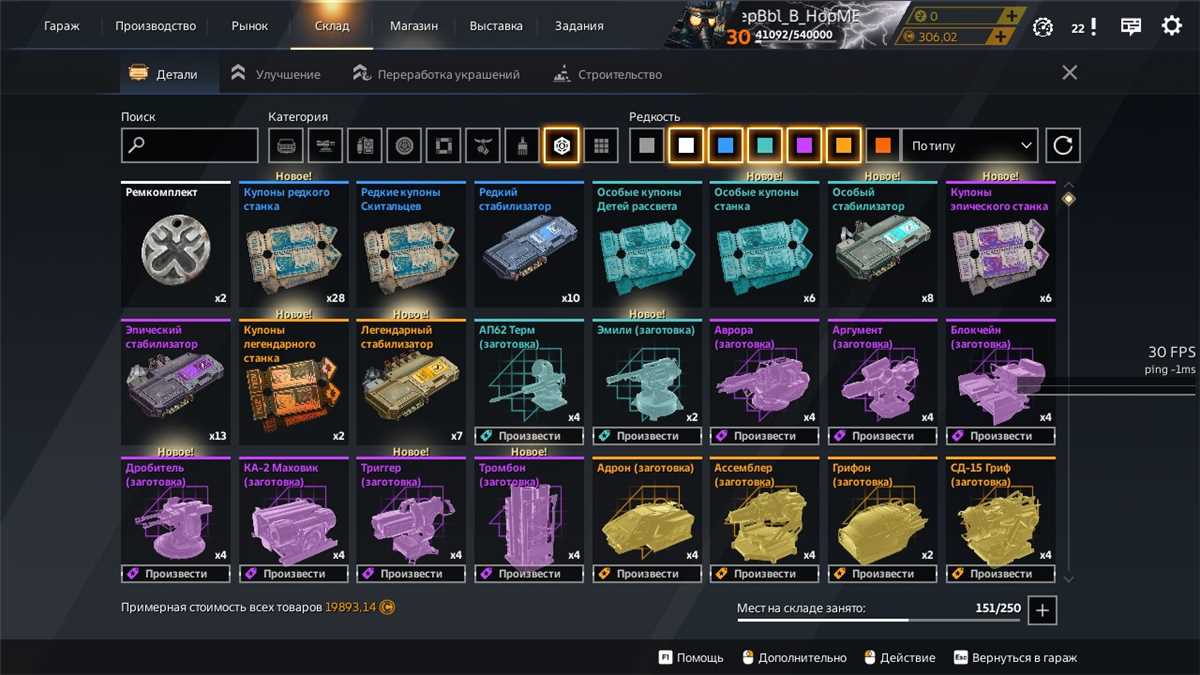Switch to the Строительство tab
The image size is (1200, 675).
coord(607,74)
